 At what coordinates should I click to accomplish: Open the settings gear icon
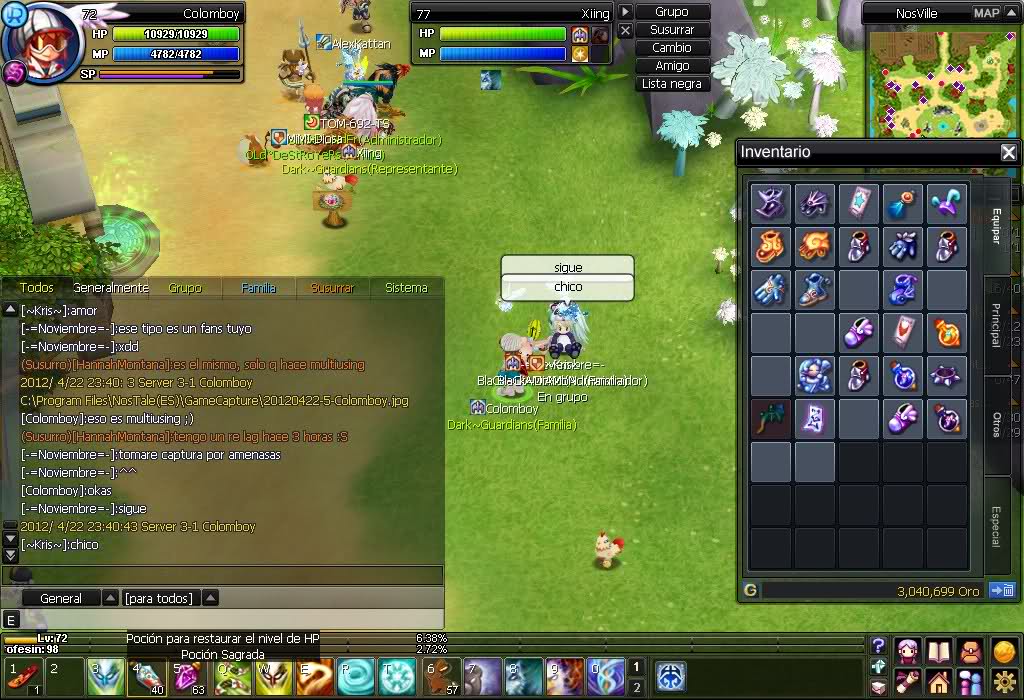click(1003, 683)
